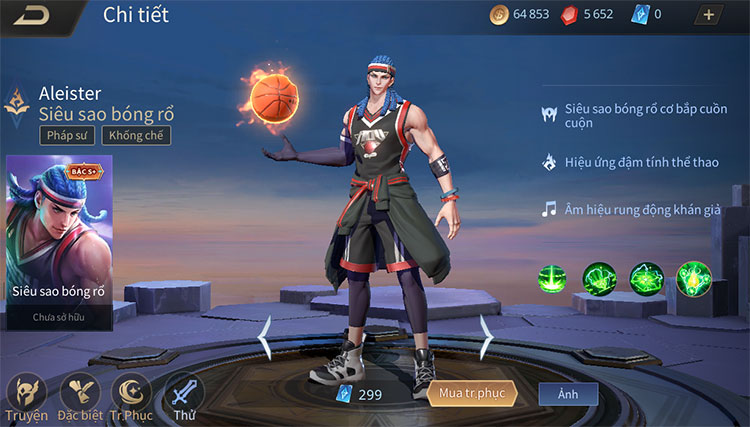View the first green skill icon
The image size is (750, 427).
(x=553, y=278)
